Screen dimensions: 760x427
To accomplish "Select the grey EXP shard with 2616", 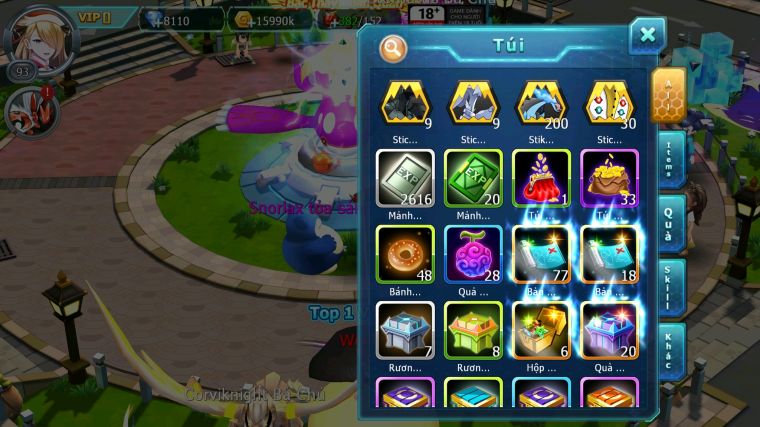I will click(x=405, y=178).
